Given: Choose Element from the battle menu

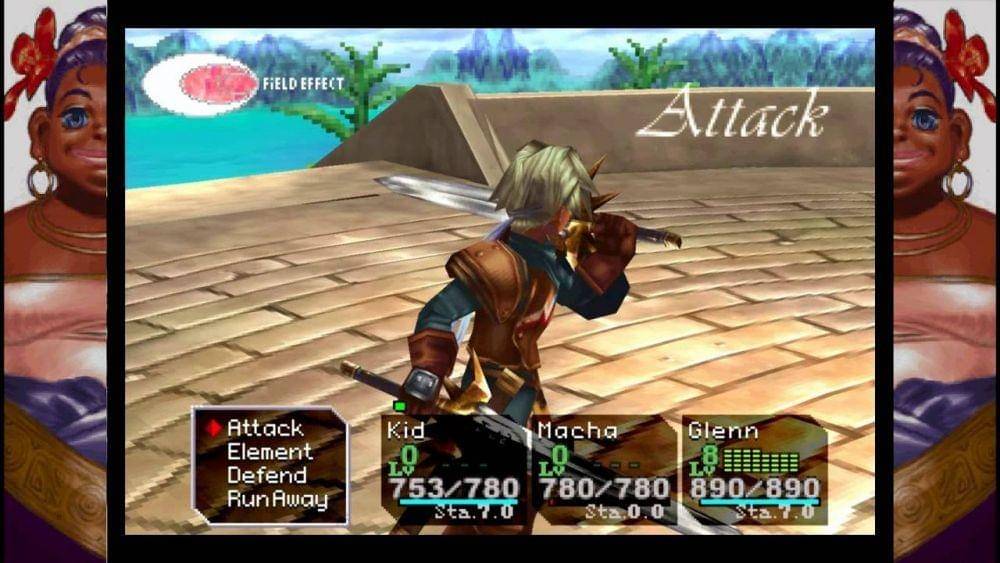Looking at the screenshot, I should click(x=269, y=452).
